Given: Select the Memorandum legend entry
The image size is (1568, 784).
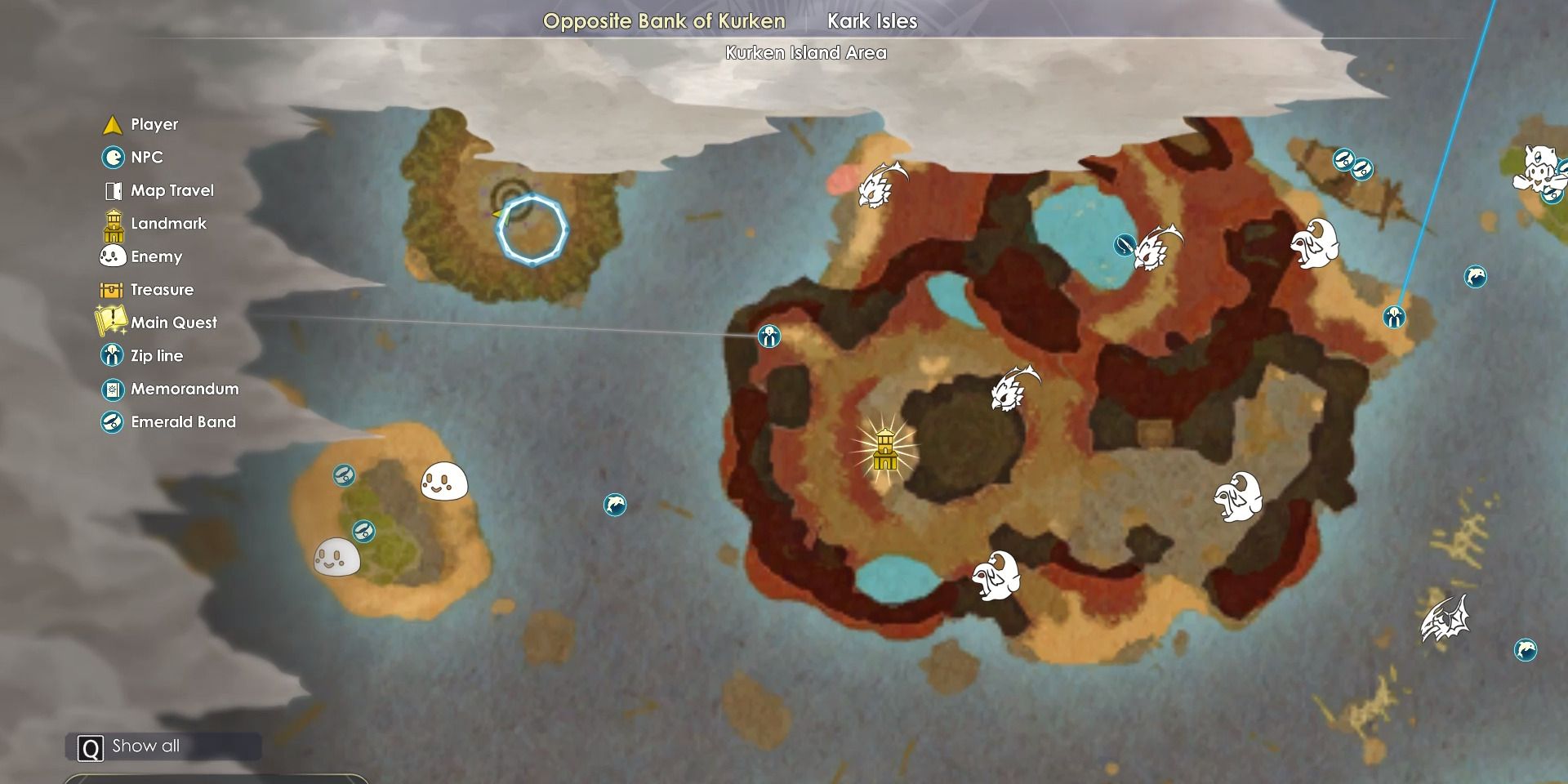Looking at the screenshot, I should [184, 390].
